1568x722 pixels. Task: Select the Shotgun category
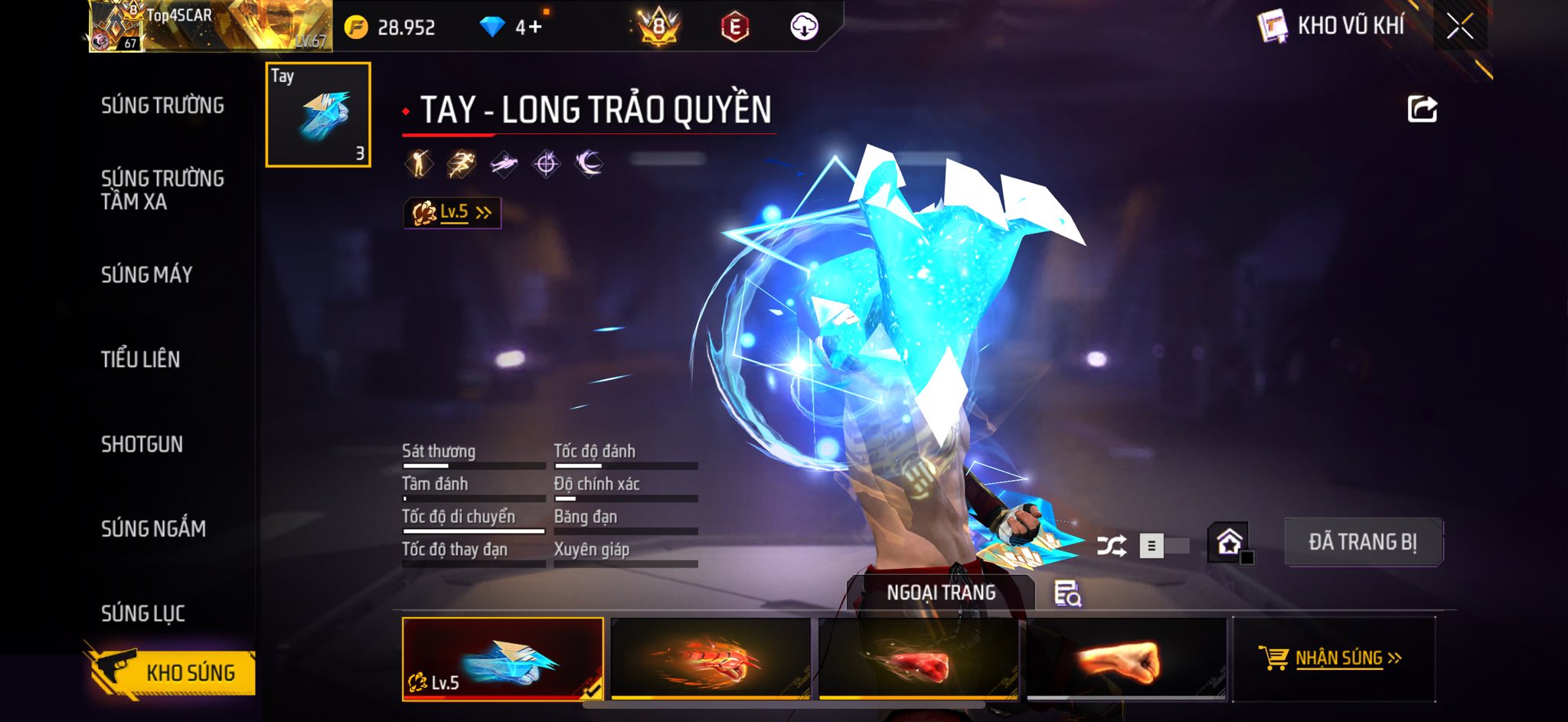tap(142, 444)
